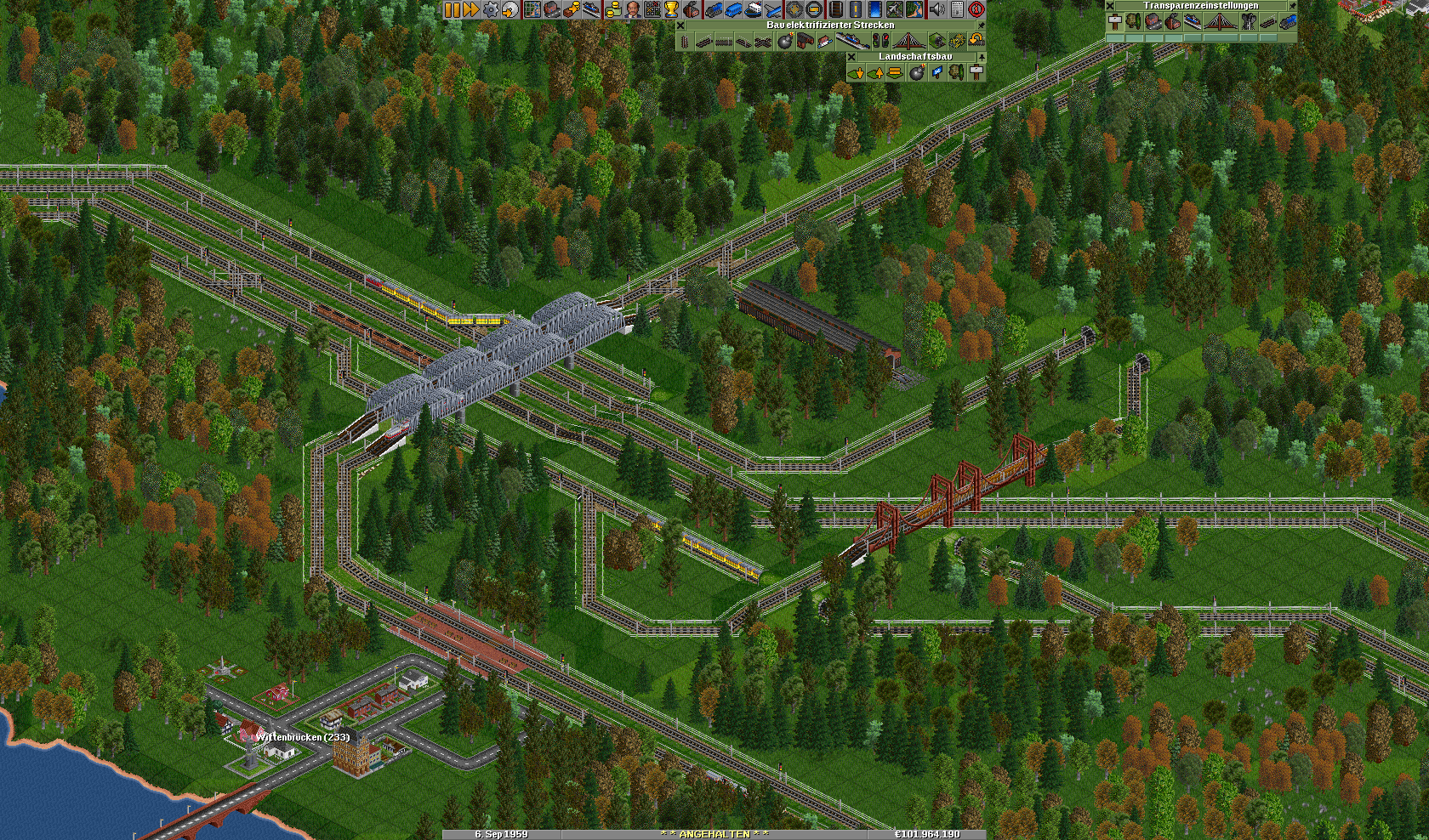1429x840 pixels.
Task: Open the gold trophy league table menu
Action: pyautogui.click(x=672, y=9)
